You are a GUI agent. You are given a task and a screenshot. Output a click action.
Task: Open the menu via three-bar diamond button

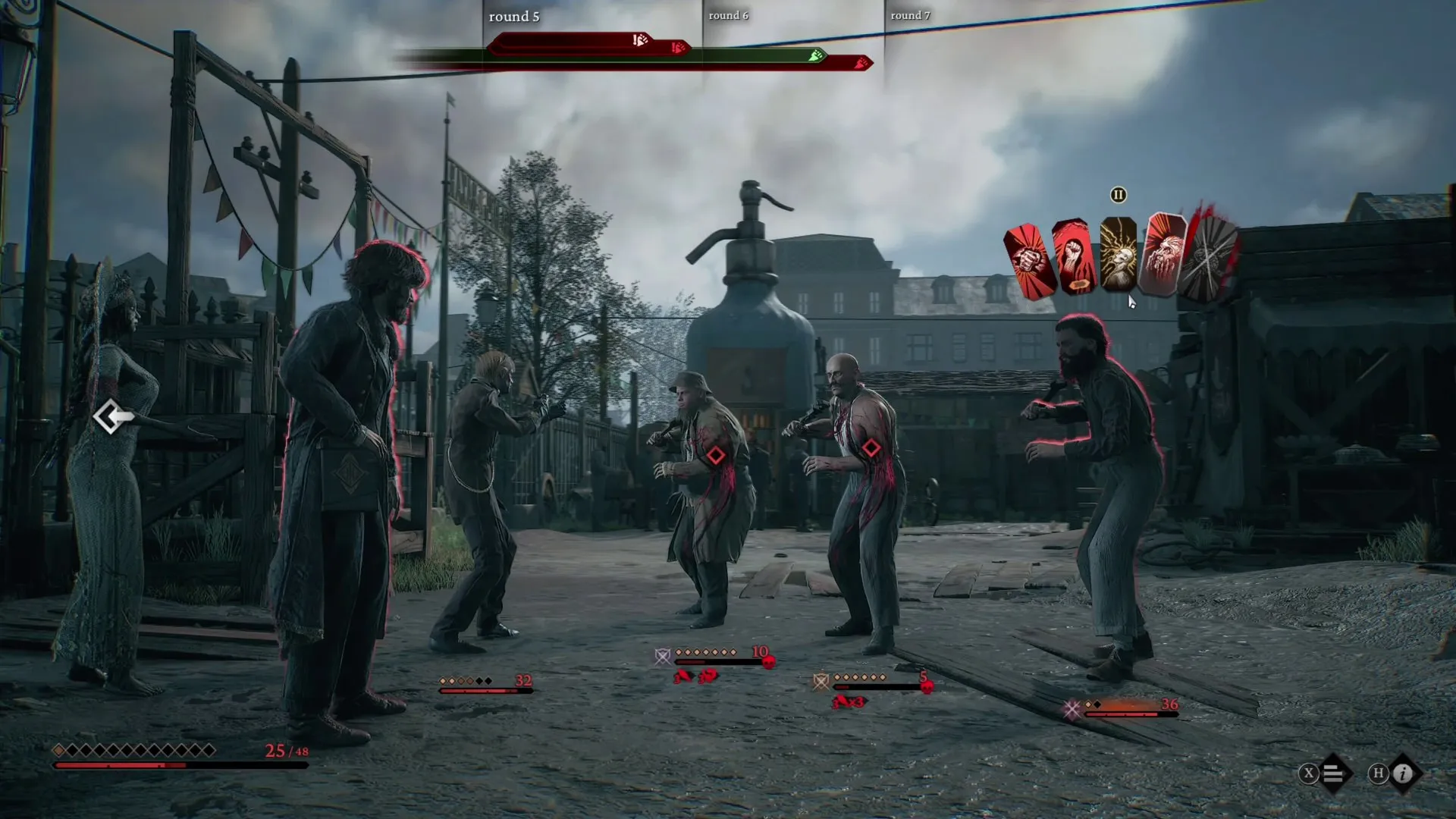click(x=1333, y=773)
